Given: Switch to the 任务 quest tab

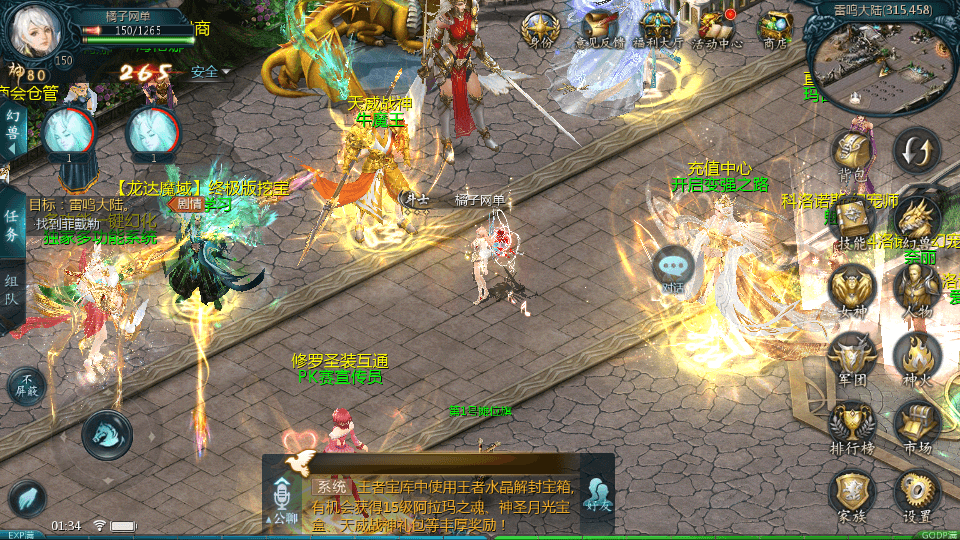Looking at the screenshot, I should 11,225.
